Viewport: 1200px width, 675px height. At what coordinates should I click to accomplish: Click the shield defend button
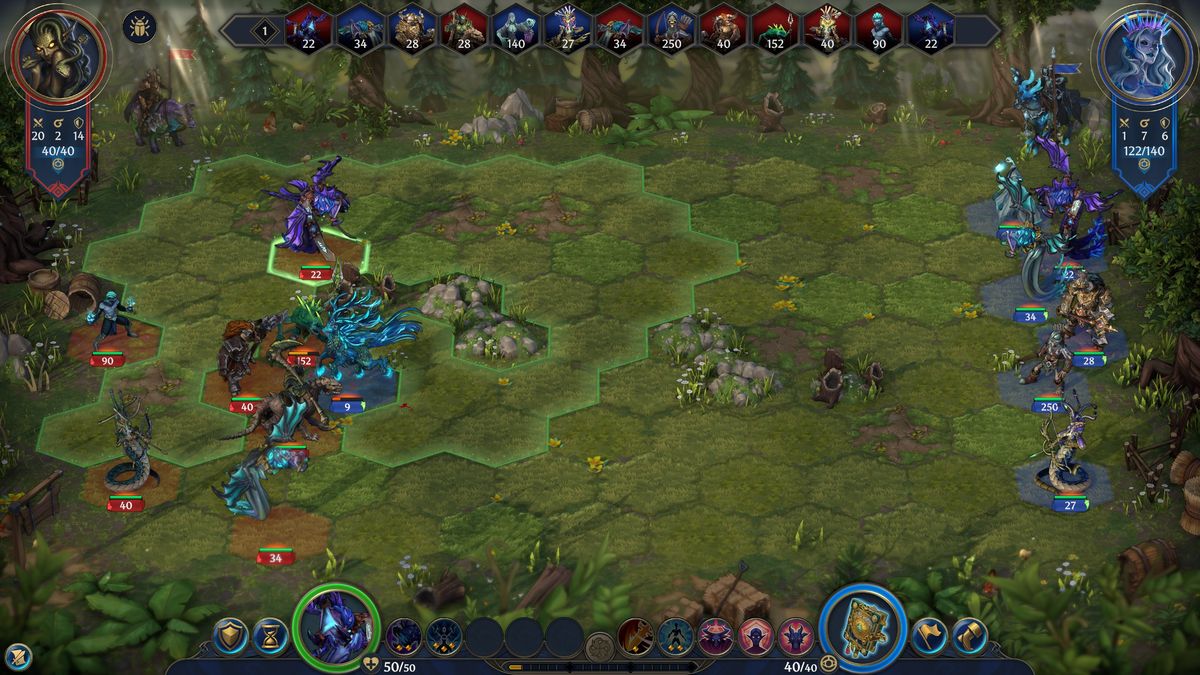tap(231, 635)
